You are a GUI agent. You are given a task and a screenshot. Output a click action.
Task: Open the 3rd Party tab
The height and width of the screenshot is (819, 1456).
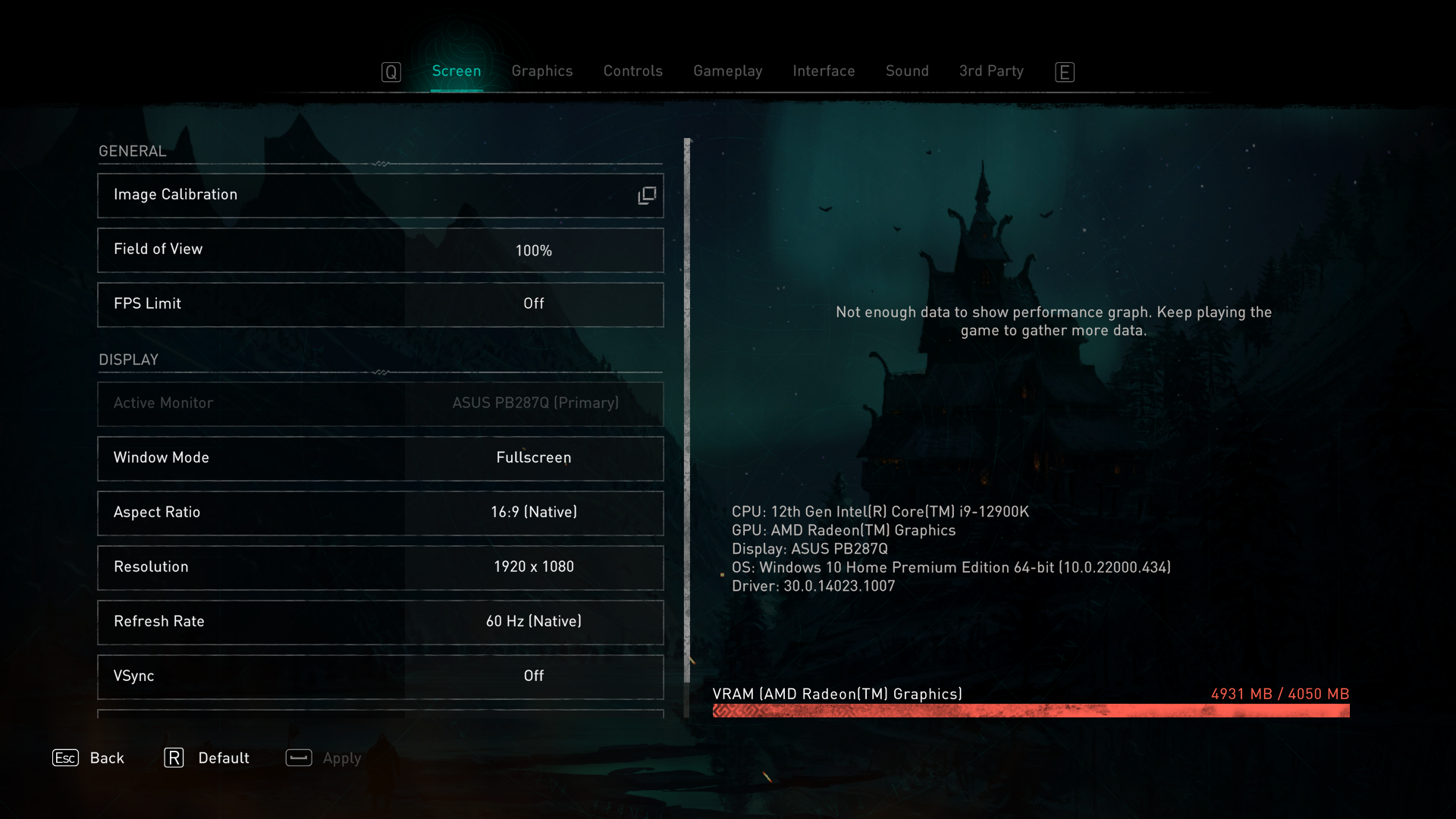(x=990, y=71)
